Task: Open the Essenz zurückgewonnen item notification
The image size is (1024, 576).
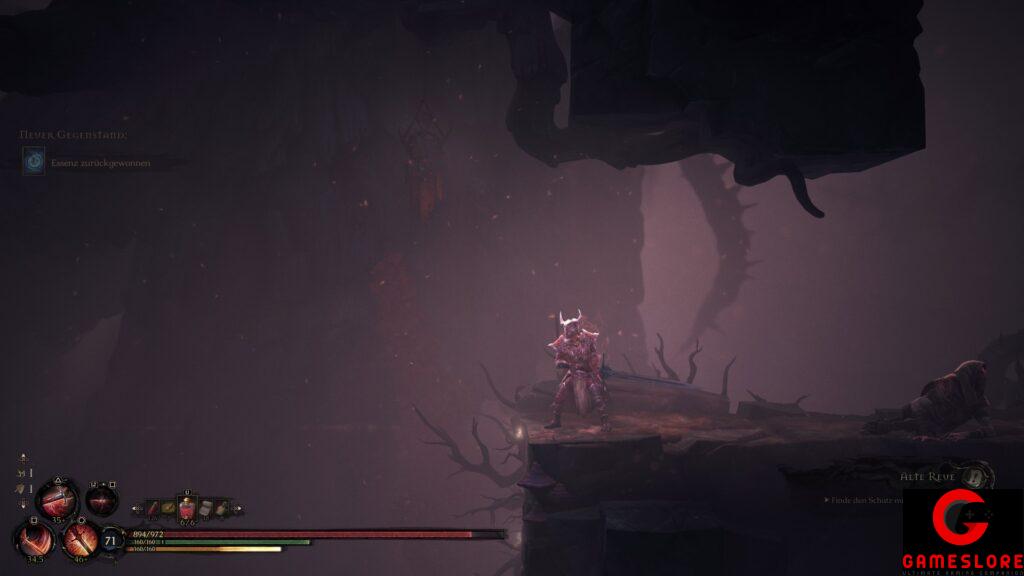Action: (89, 162)
